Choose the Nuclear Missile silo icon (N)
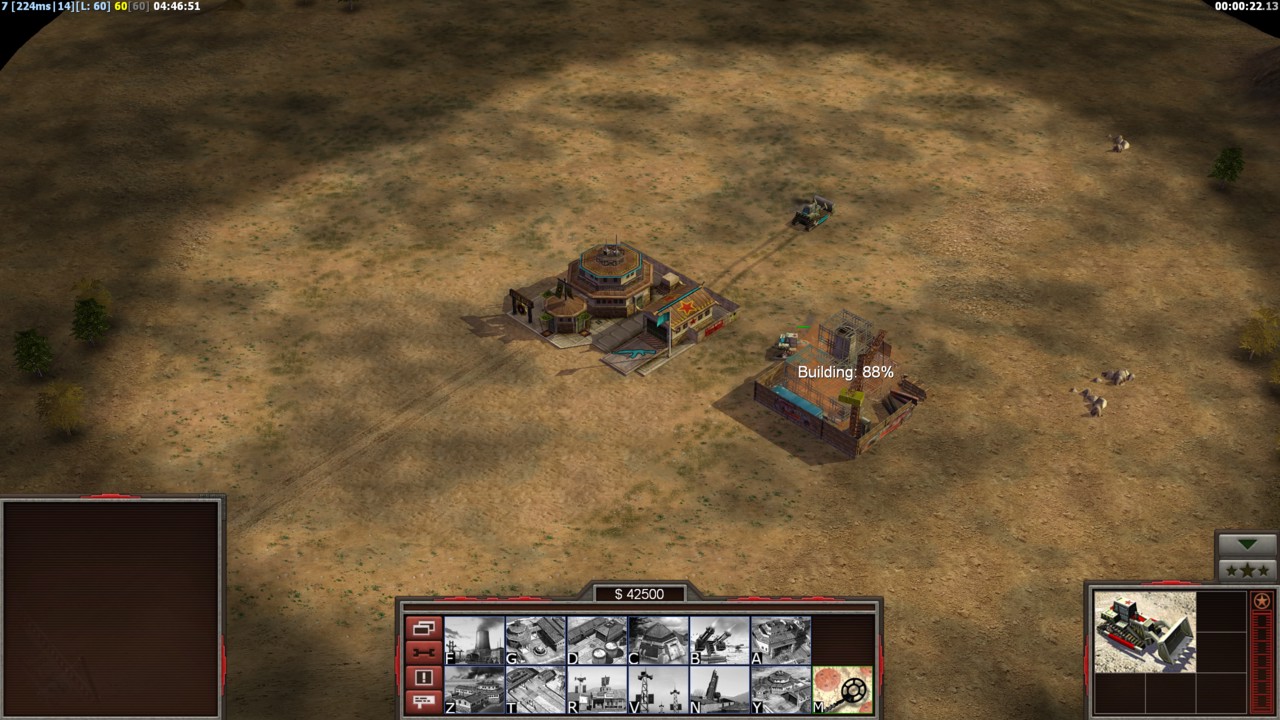 tap(720, 690)
